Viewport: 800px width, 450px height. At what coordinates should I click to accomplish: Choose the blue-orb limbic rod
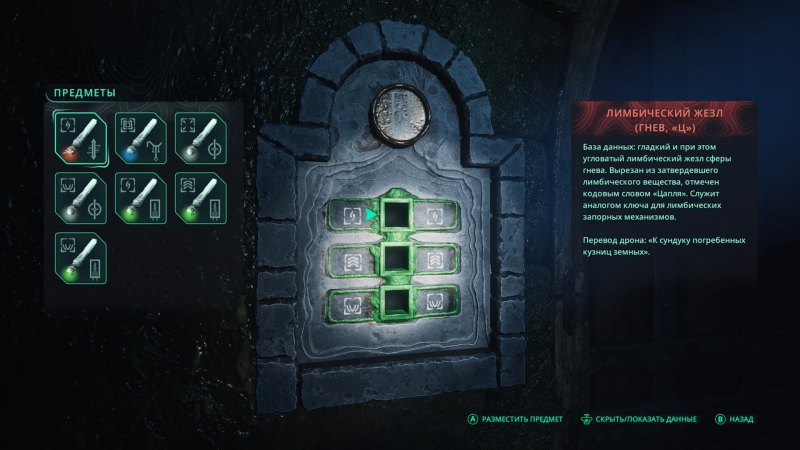tap(140, 137)
